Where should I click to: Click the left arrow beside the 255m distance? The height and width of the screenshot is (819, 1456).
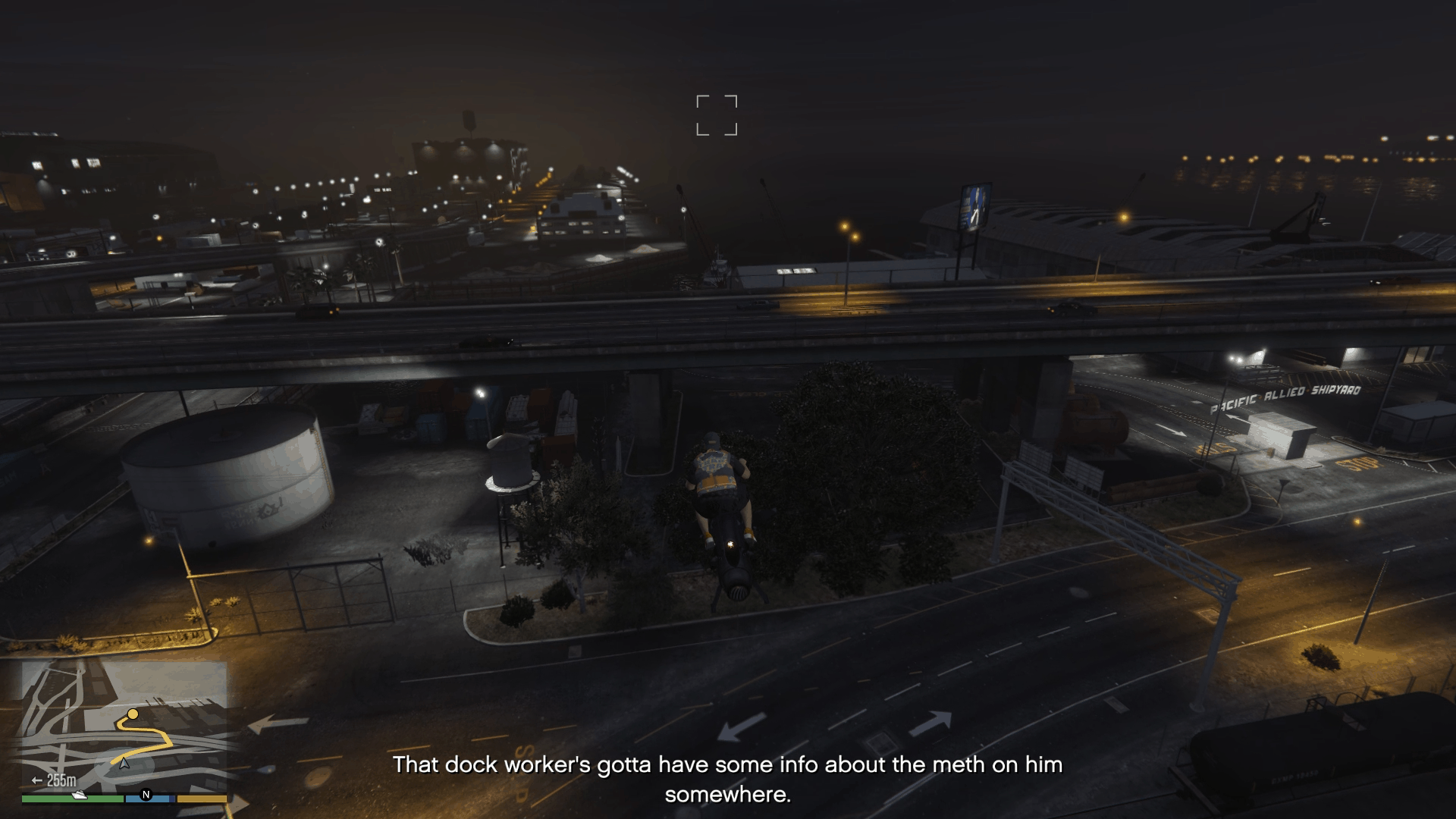coord(36,780)
